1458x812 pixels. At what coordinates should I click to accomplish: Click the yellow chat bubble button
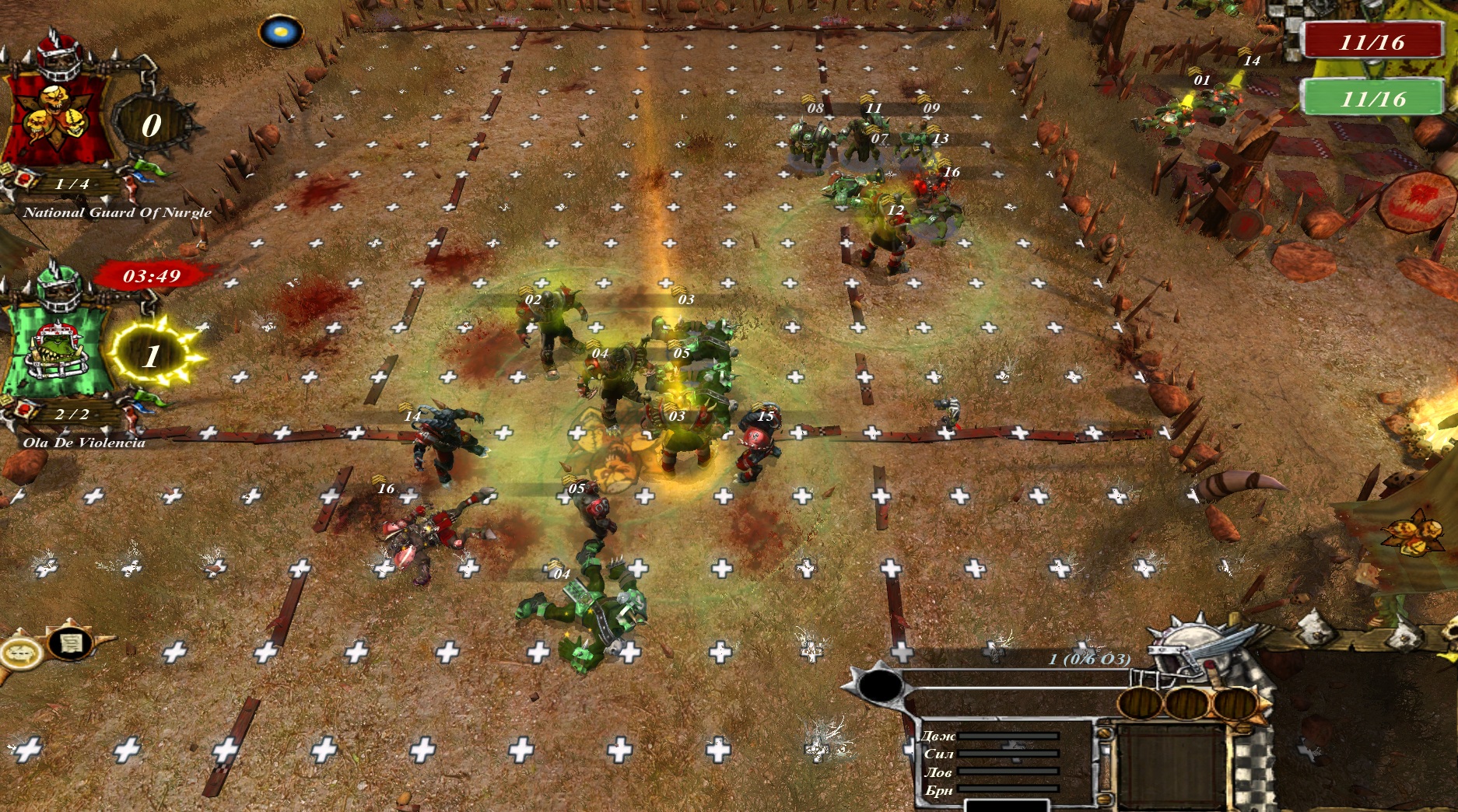pyautogui.click(x=20, y=652)
